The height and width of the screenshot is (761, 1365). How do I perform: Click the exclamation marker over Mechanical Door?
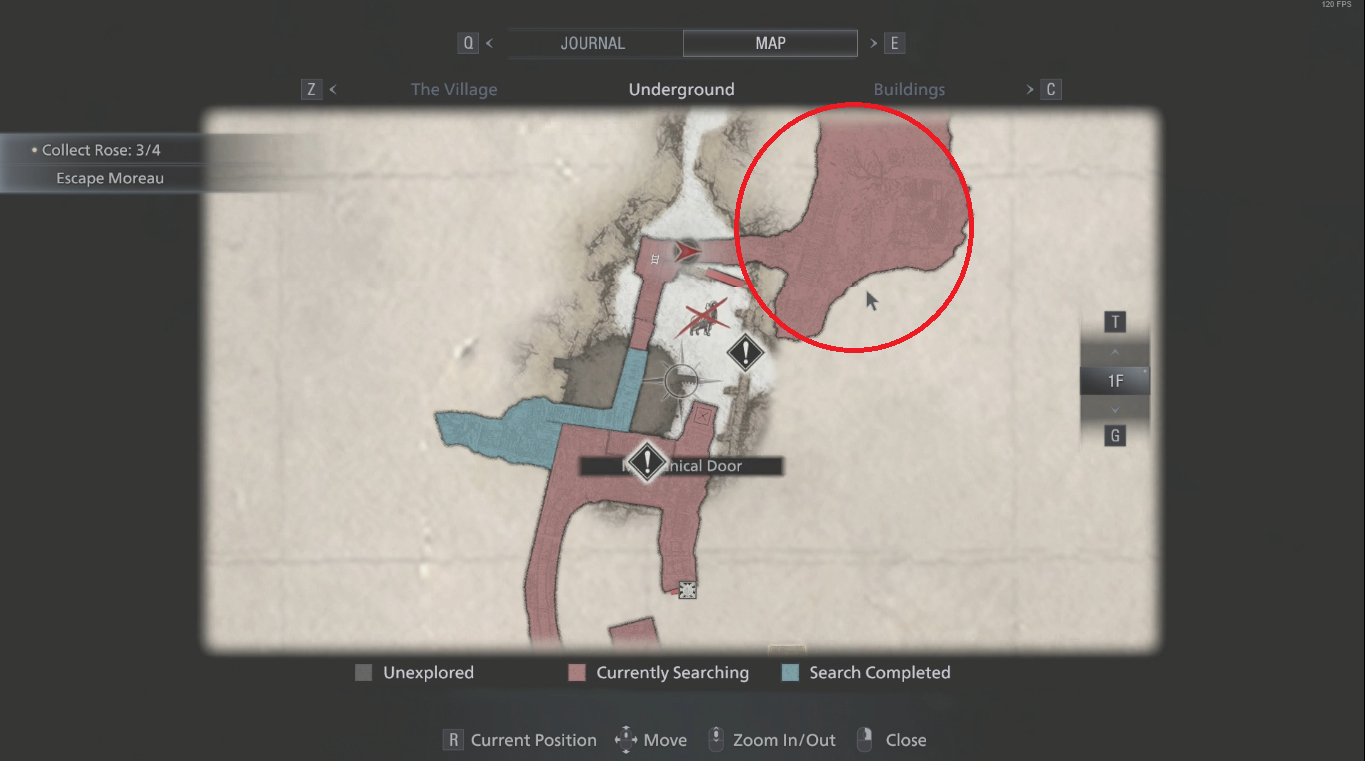[646, 464]
